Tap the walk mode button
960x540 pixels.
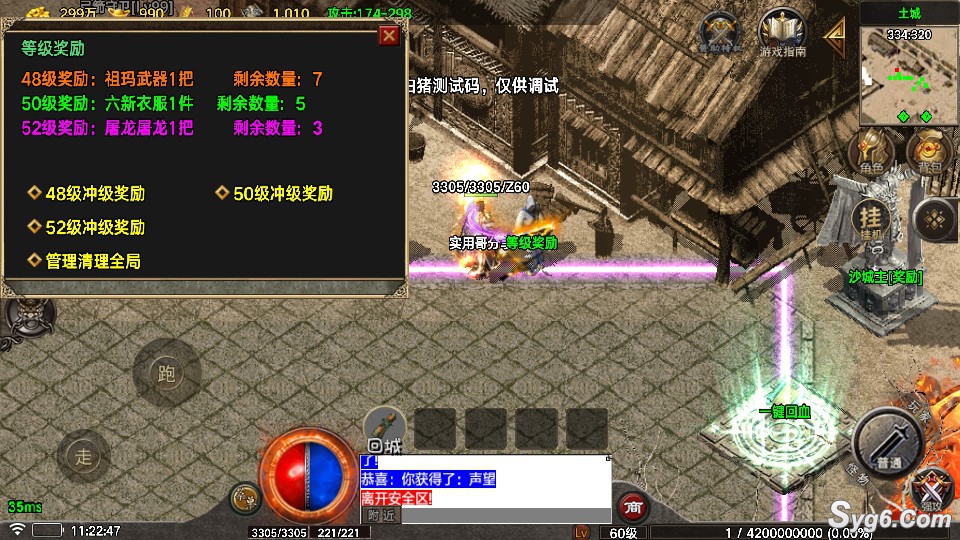point(83,457)
